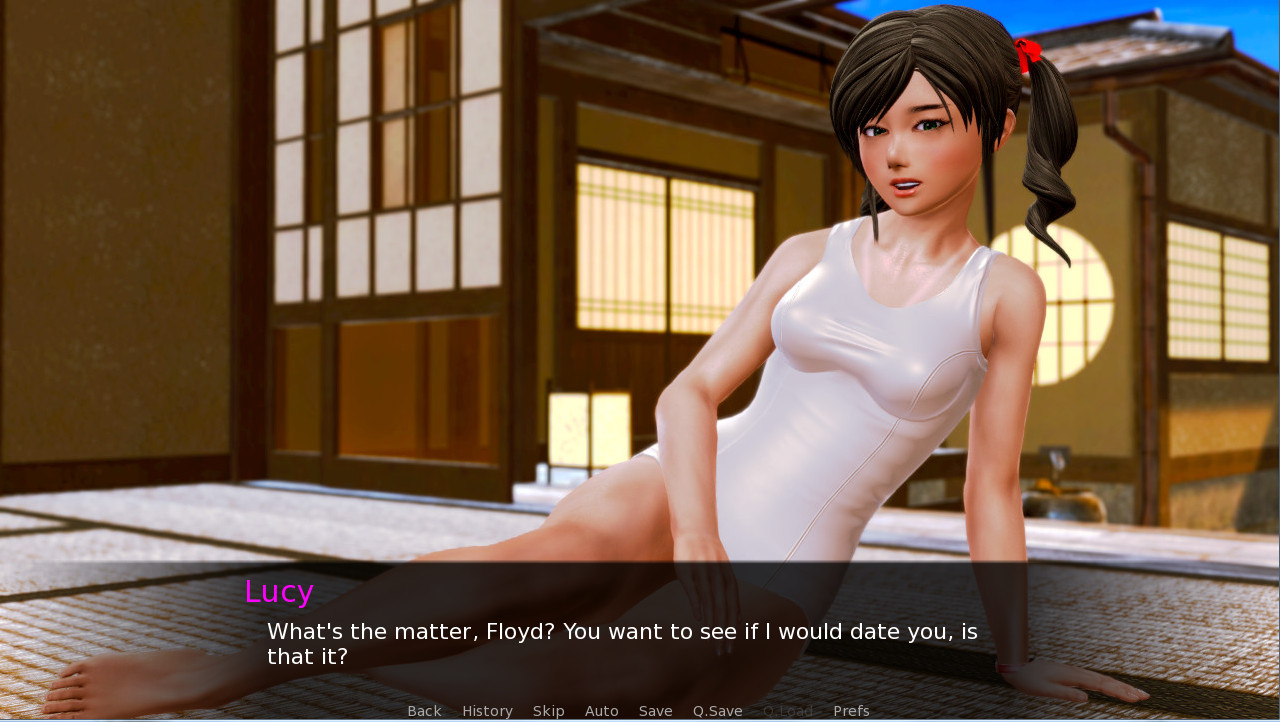This screenshot has height=722, width=1280.
Task: Toggle Auto-advance mode
Action: pyautogui.click(x=601, y=711)
